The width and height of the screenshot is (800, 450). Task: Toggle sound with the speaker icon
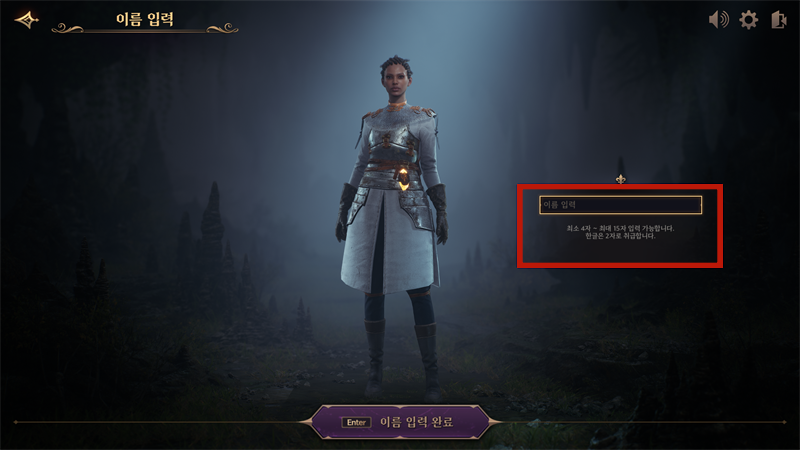coord(718,20)
